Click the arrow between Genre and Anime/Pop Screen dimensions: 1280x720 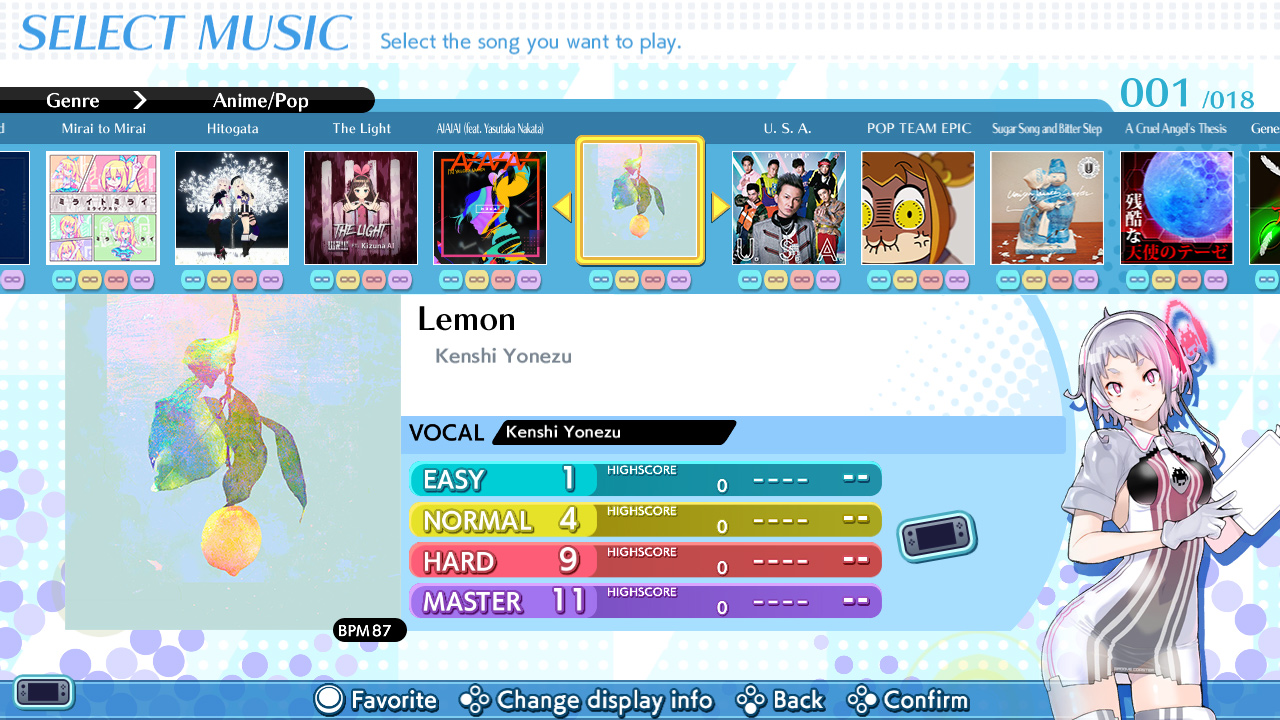(x=140, y=100)
